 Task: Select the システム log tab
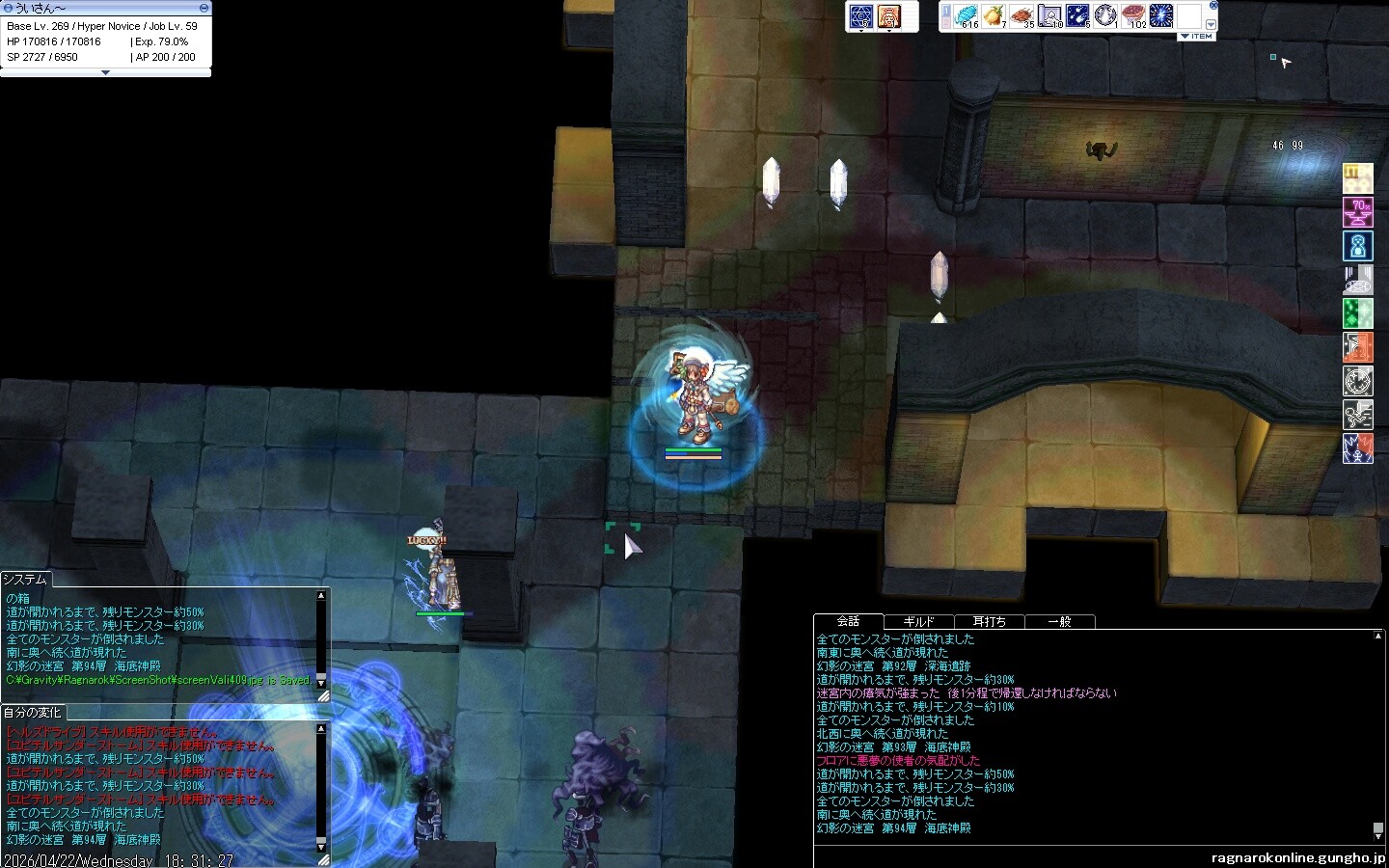coord(25,580)
